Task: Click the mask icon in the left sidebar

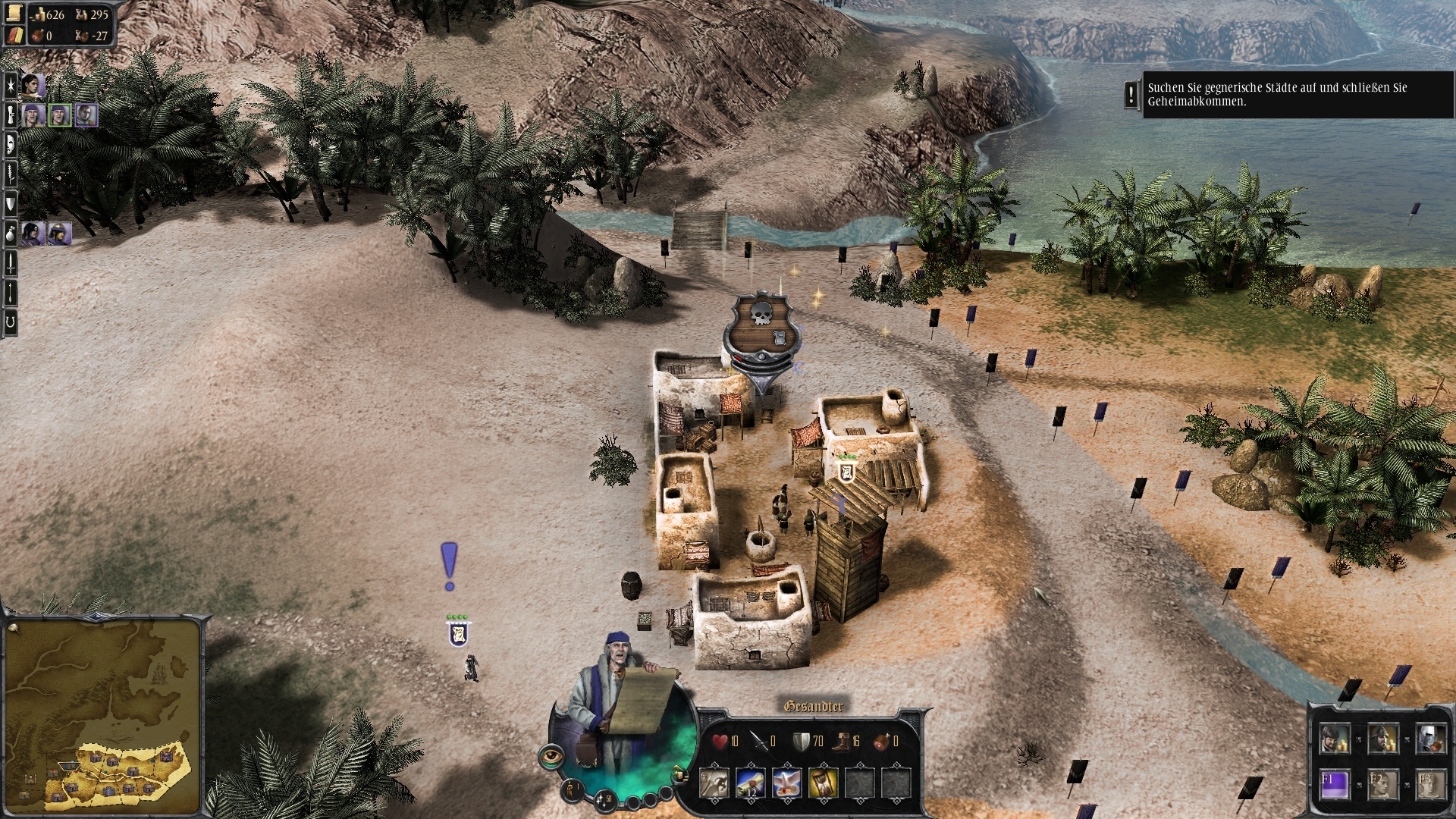Action: pyautogui.click(x=10, y=144)
